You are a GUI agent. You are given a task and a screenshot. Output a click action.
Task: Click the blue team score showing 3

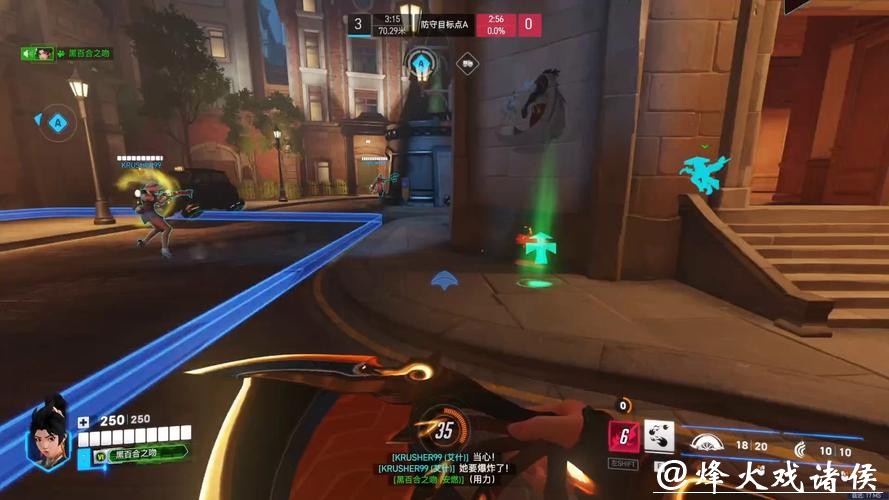(x=359, y=25)
